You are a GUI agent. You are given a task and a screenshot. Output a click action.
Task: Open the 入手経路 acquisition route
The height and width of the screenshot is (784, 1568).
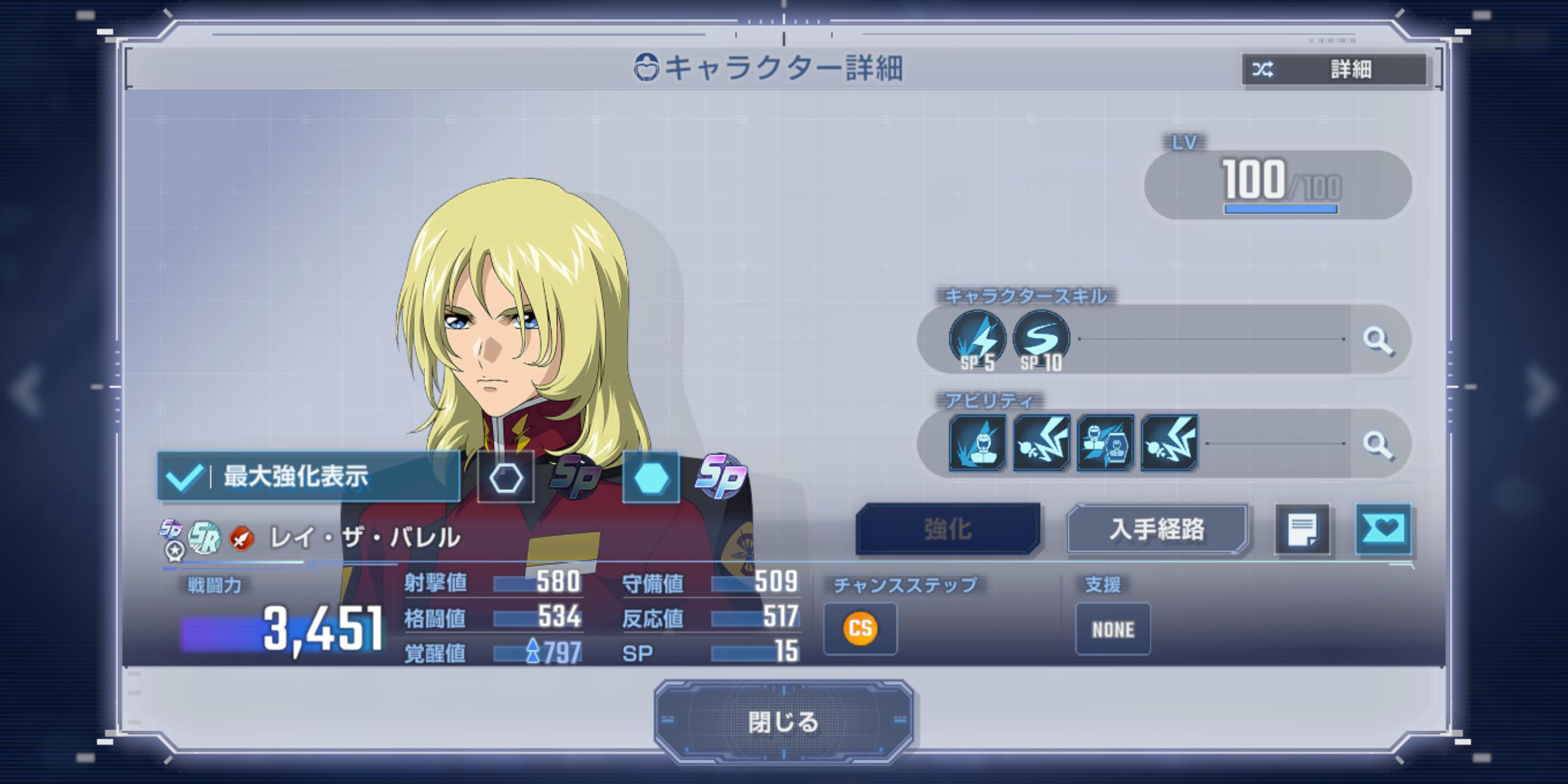click(1156, 529)
